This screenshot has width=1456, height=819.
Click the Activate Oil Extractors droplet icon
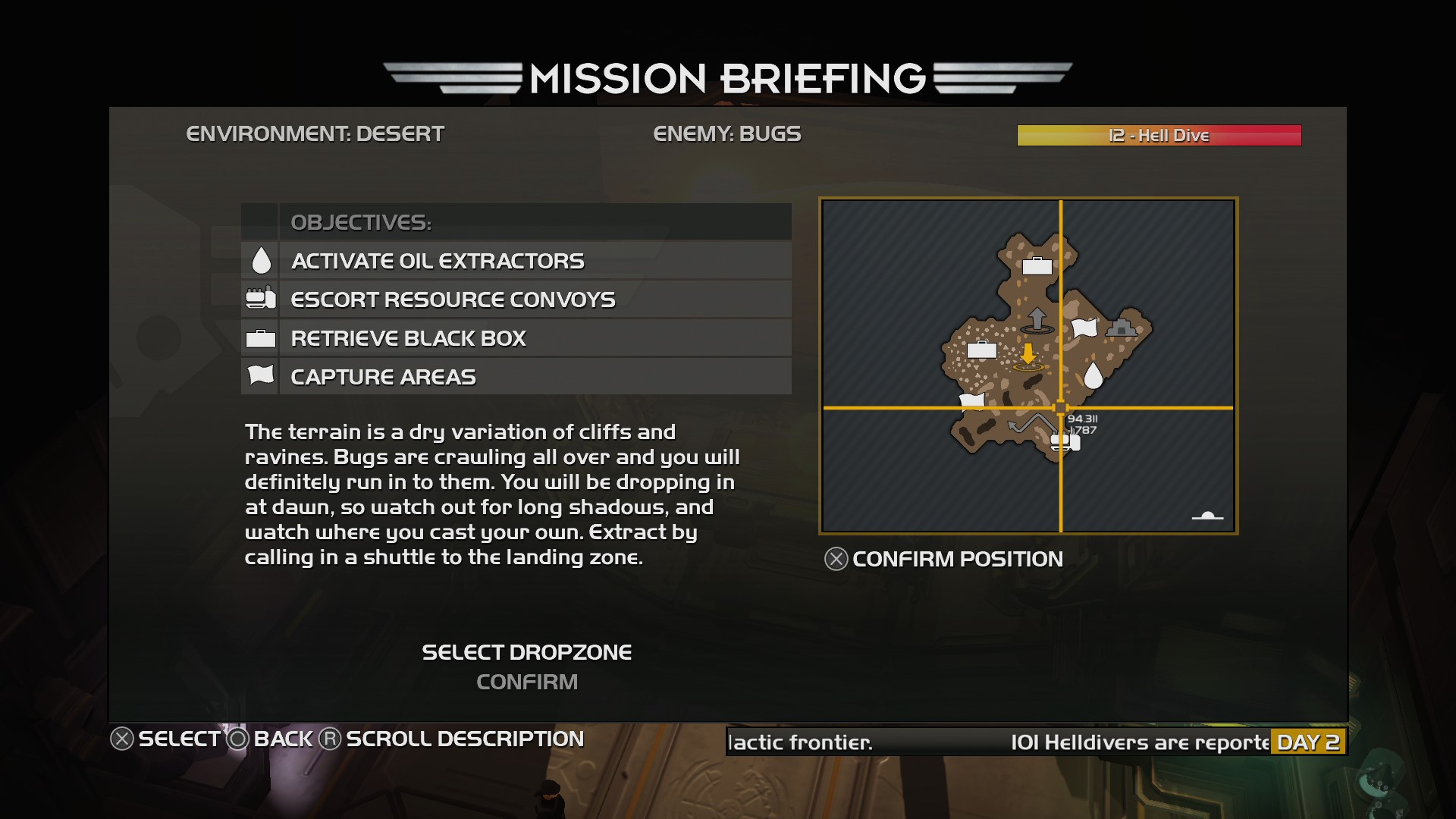[260, 260]
